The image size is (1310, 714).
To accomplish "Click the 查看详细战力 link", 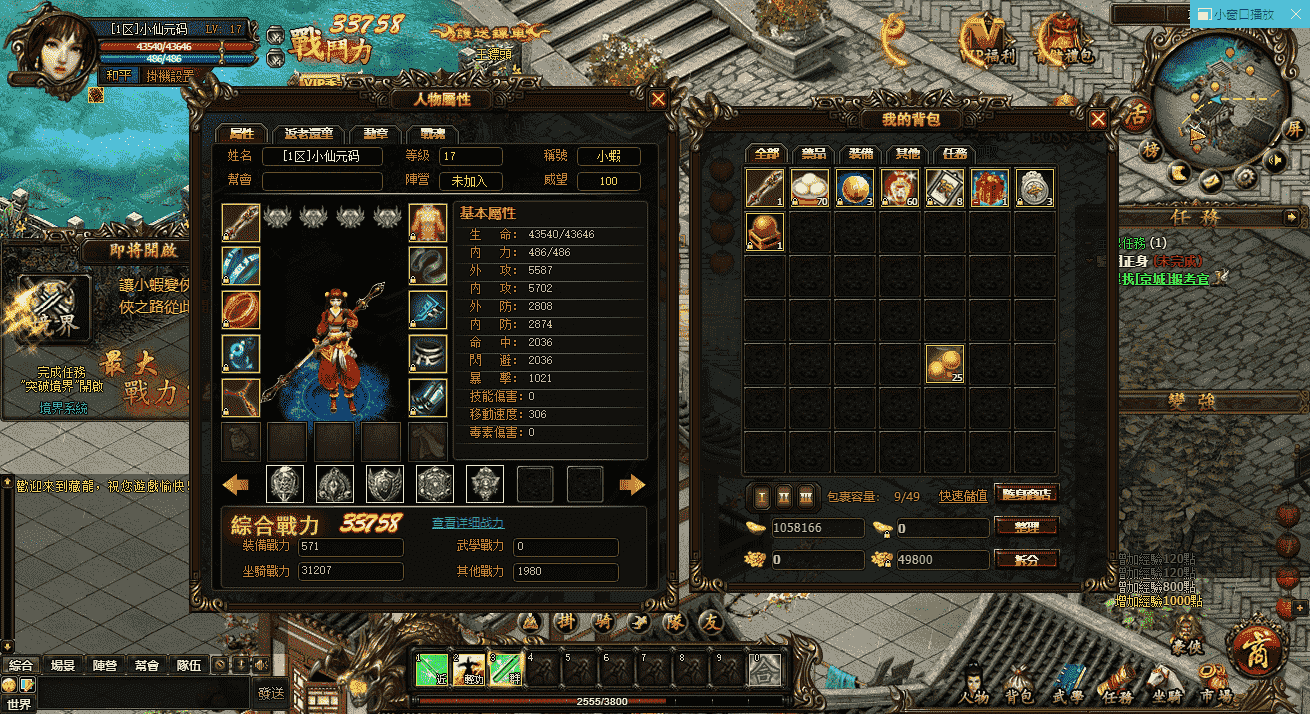I will [x=468, y=523].
